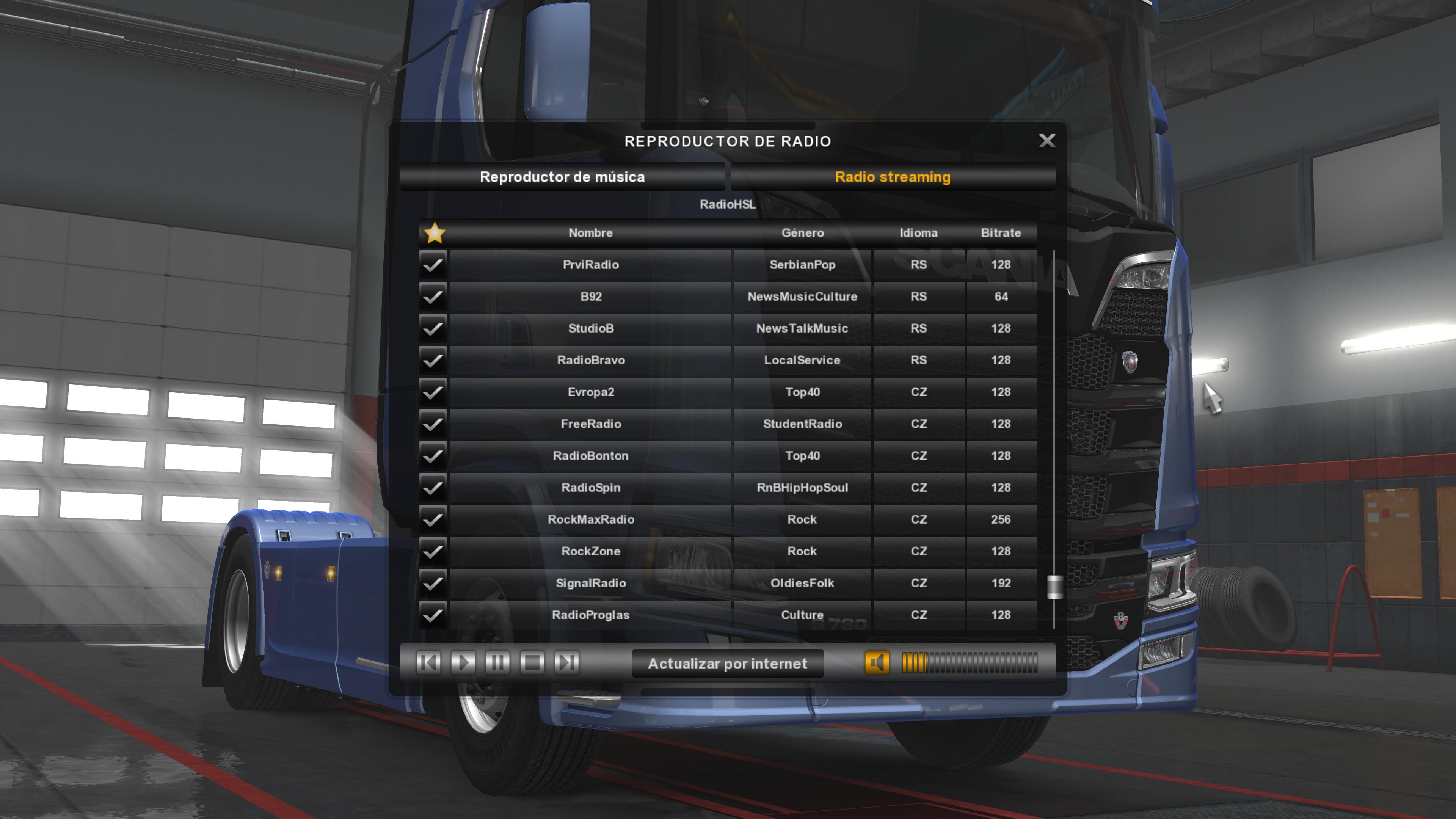
Task: Toggle the B92 favorite checkbox
Action: point(433,297)
